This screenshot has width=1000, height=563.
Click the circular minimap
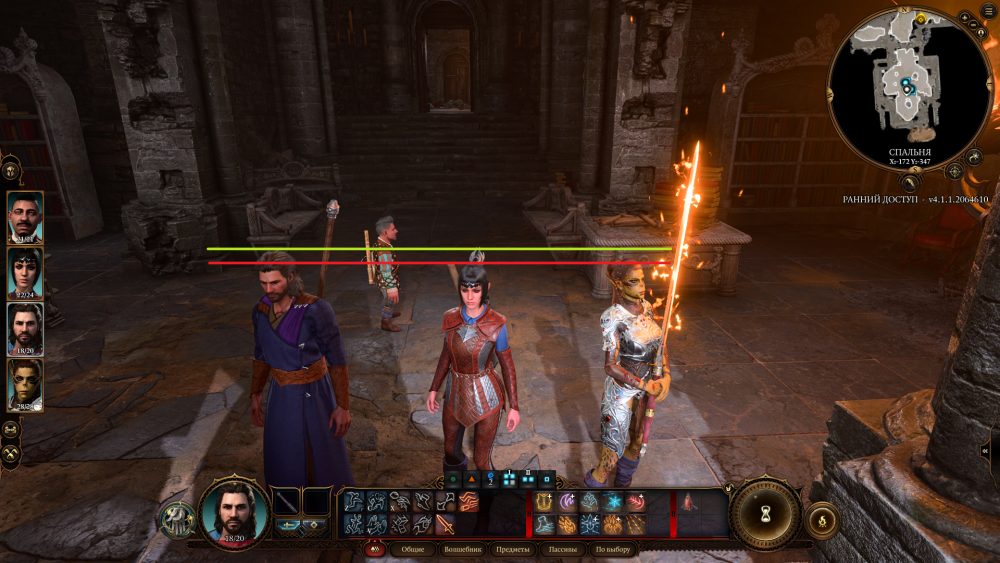(x=908, y=87)
